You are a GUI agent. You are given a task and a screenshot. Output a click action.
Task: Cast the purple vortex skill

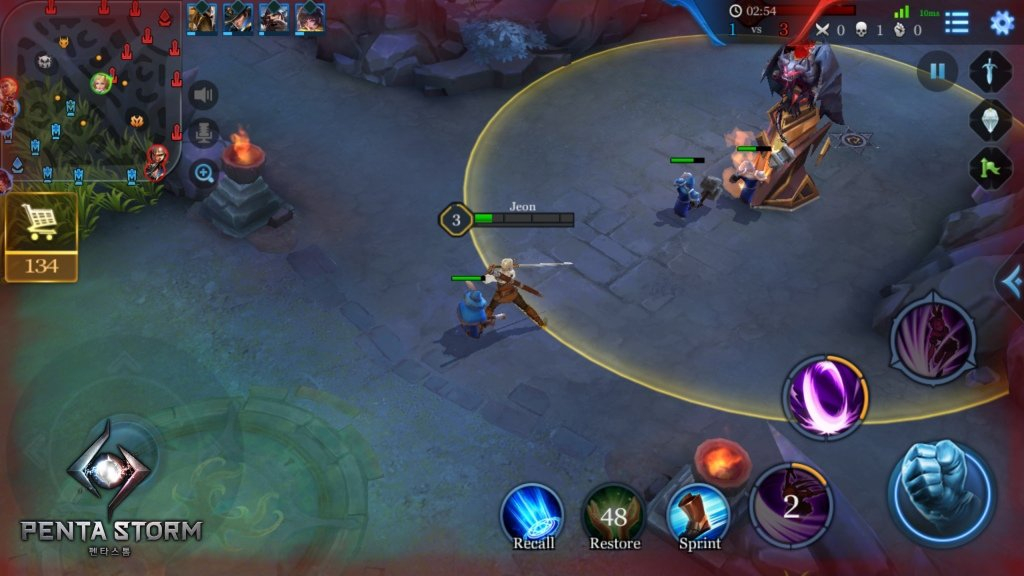[x=825, y=397]
